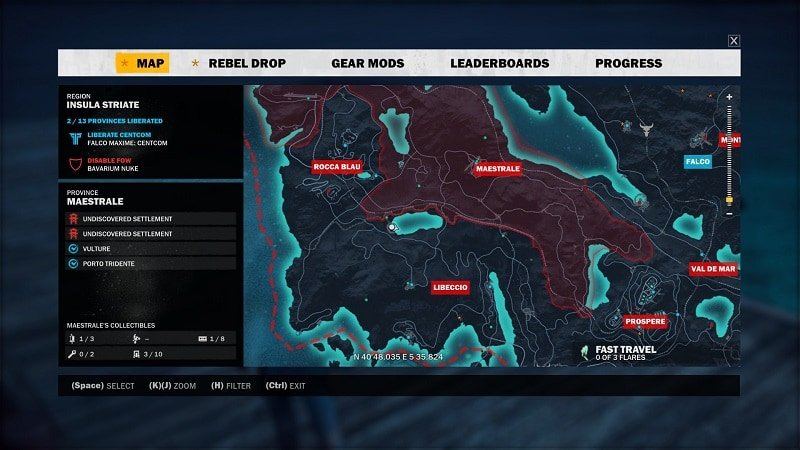View the Progress tab

pos(628,63)
